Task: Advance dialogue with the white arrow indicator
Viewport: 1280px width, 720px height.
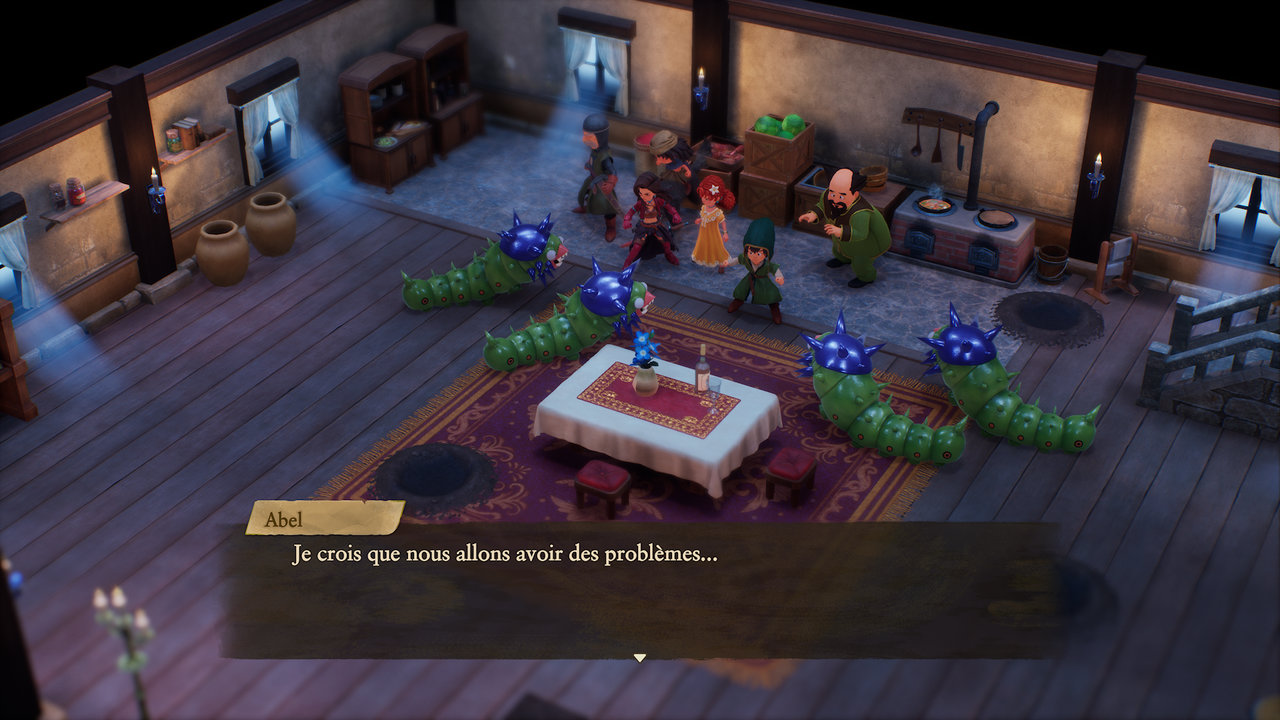Action: (x=640, y=658)
